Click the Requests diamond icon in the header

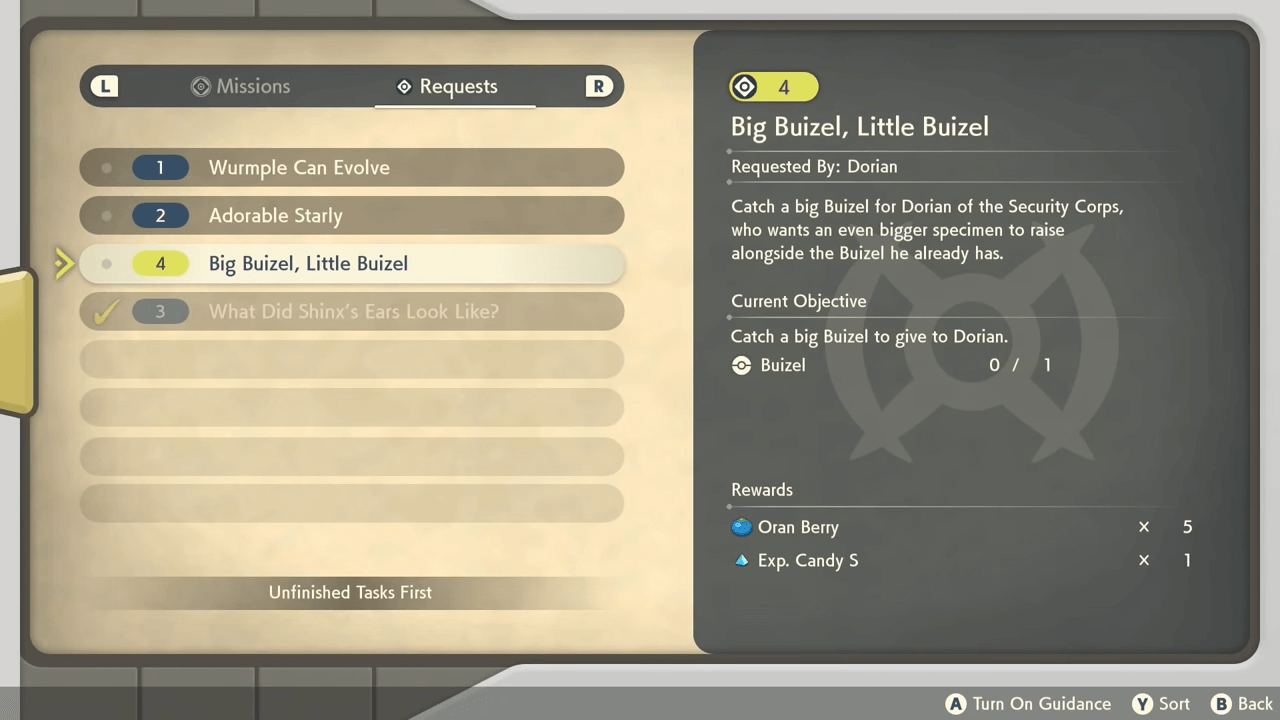point(404,86)
